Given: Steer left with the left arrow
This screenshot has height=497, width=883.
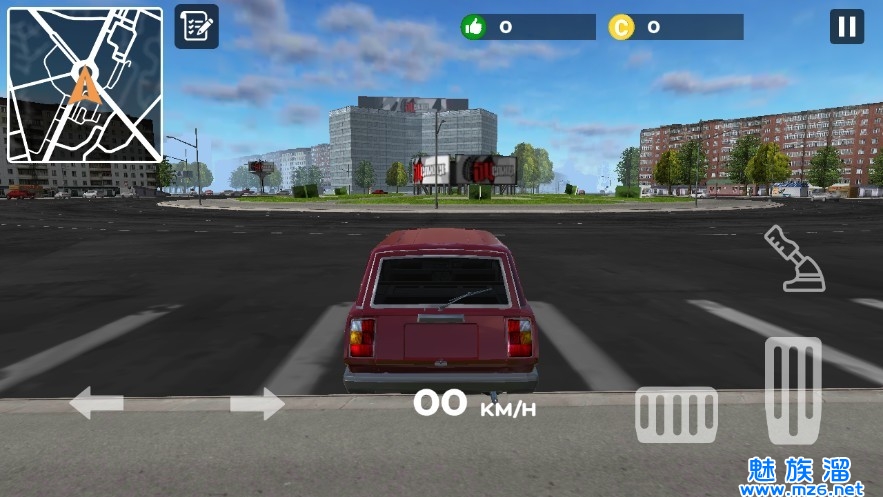Looking at the screenshot, I should coord(97,403).
